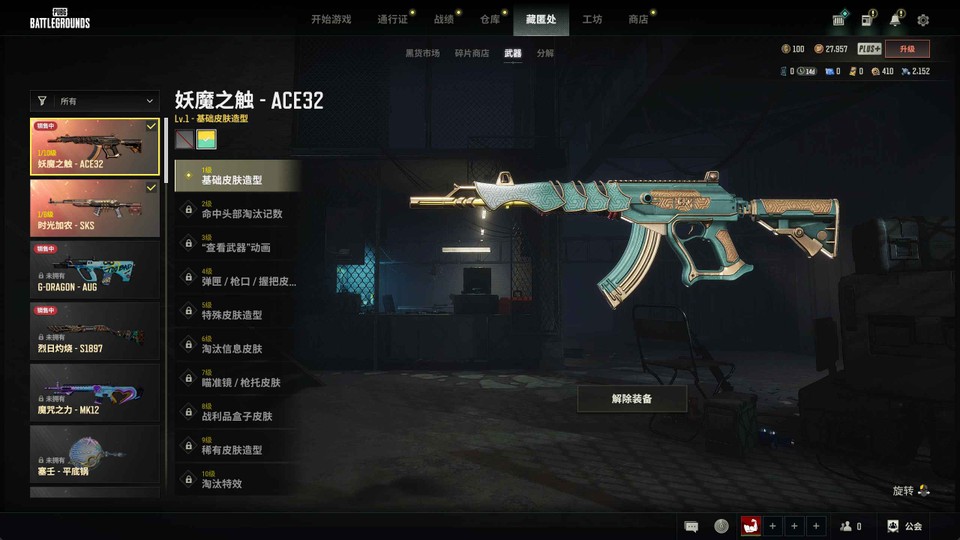Viewport: 960px width, 540px height.
Task: Select the 分解 salvage sub-tab
Action: tap(545, 53)
